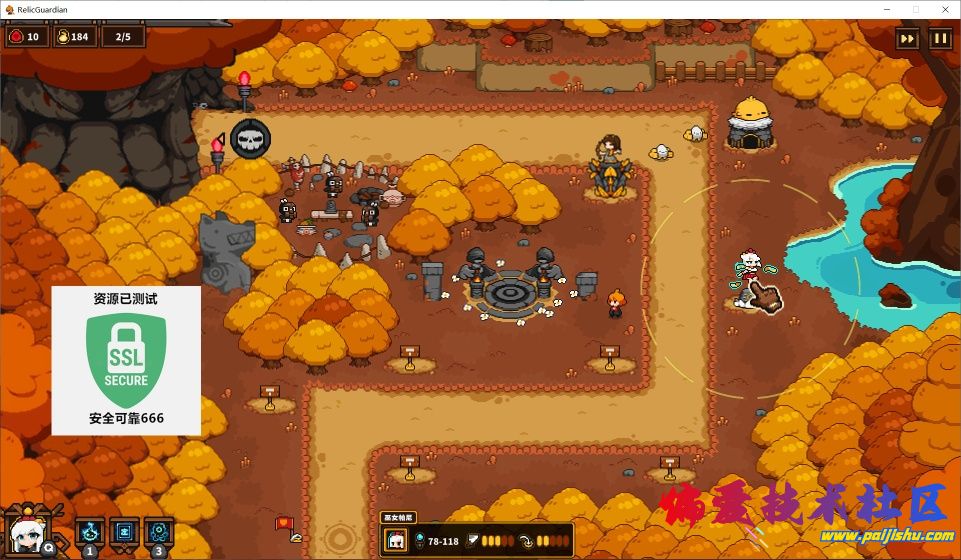
Task: Click the skull wave call button
Action: (x=249, y=138)
